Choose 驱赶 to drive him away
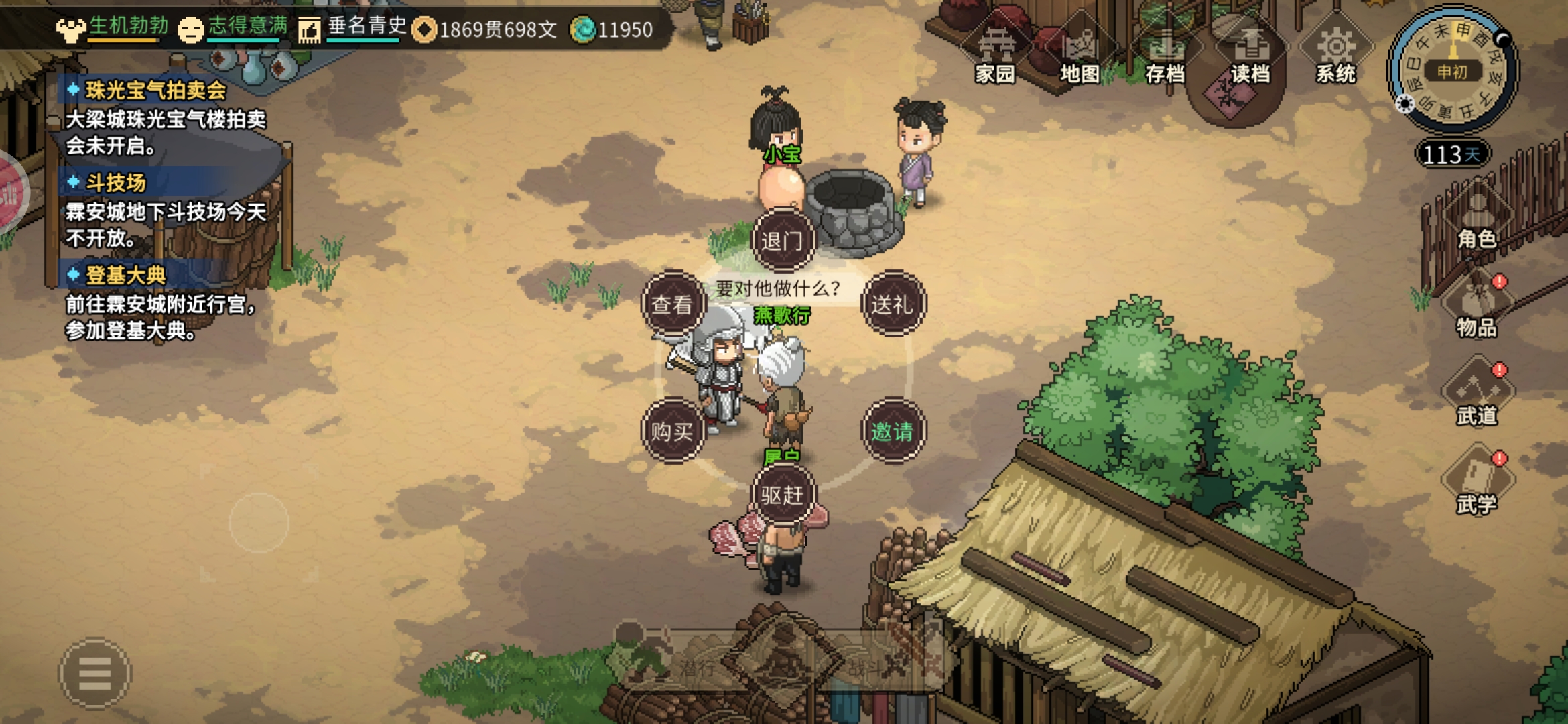This screenshot has height=724, width=1568. coord(782,495)
